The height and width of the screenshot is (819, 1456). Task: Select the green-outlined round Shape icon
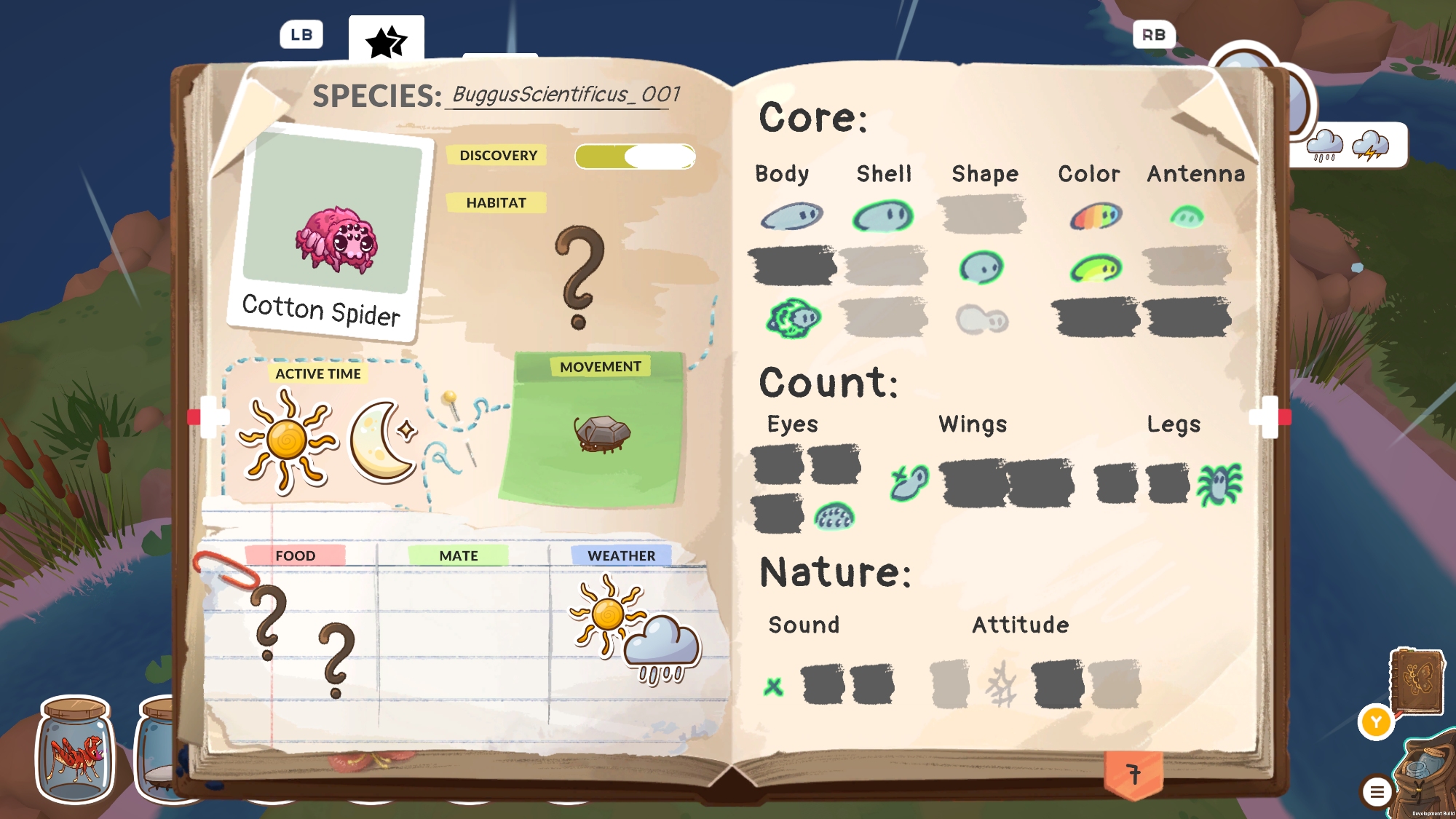(981, 267)
